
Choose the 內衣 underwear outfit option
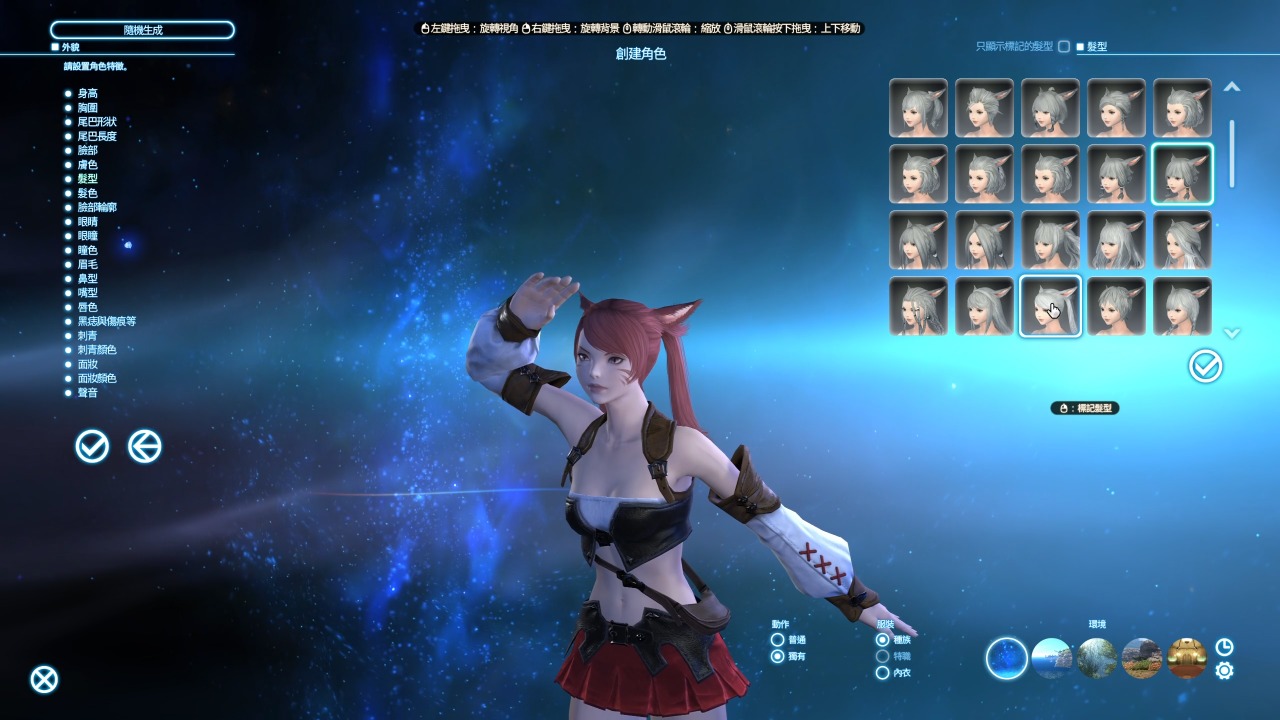[882, 673]
